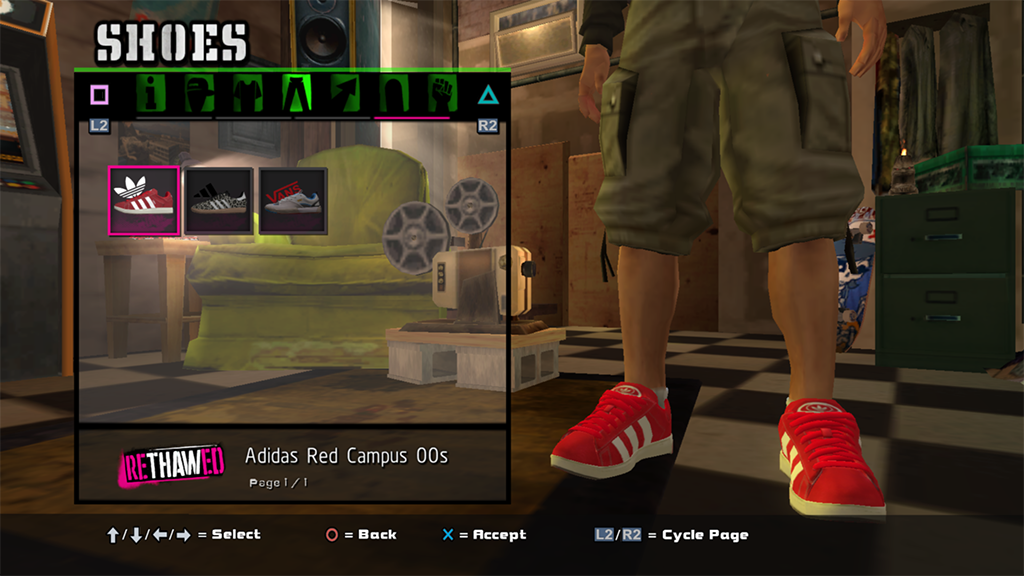Select the Adidas Red Campus 00s shoes
The image size is (1024, 576).
[x=144, y=200]
